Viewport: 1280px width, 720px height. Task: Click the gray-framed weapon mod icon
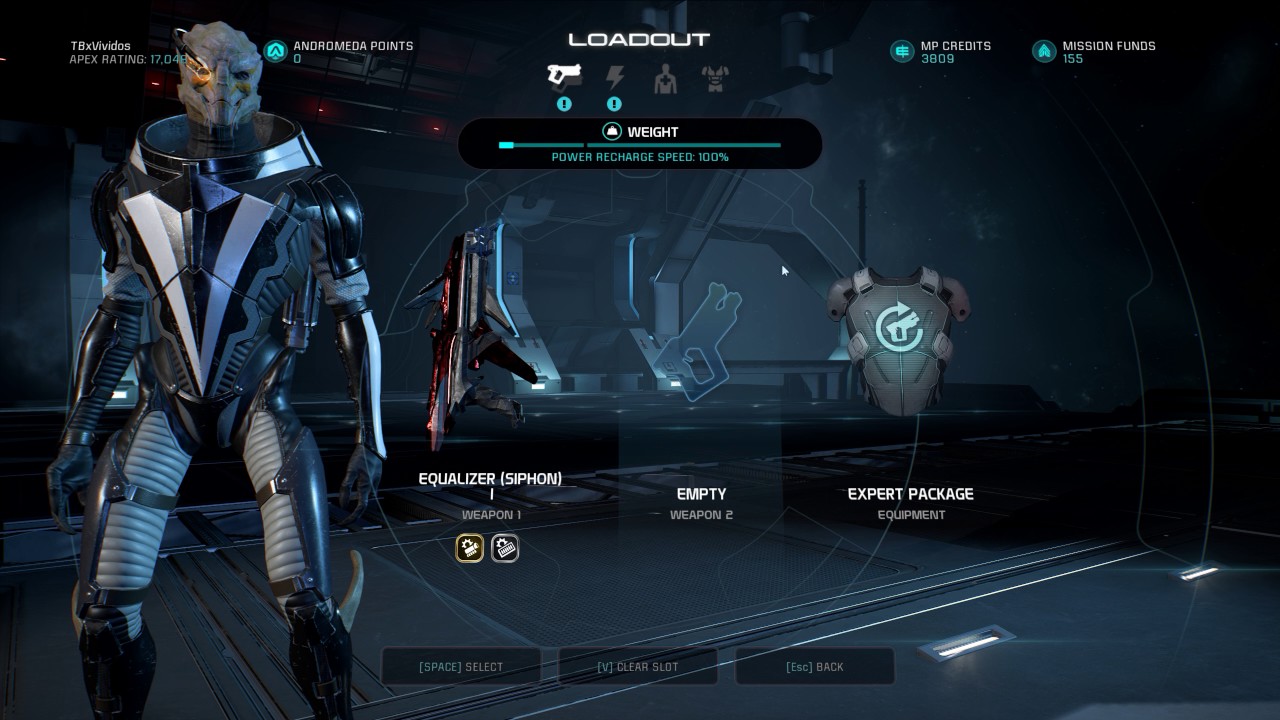505,548
